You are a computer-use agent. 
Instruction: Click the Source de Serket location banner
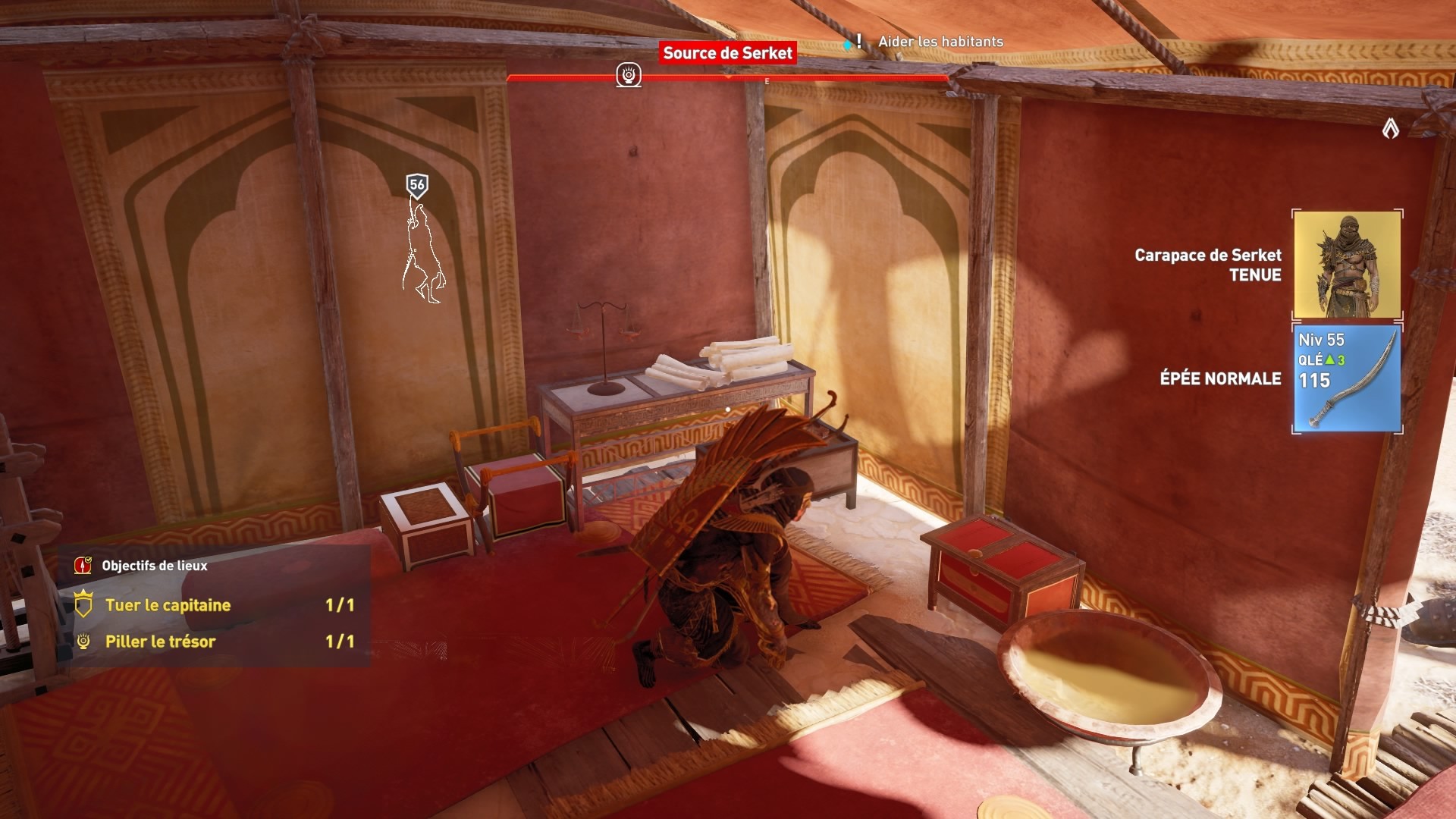727,53
